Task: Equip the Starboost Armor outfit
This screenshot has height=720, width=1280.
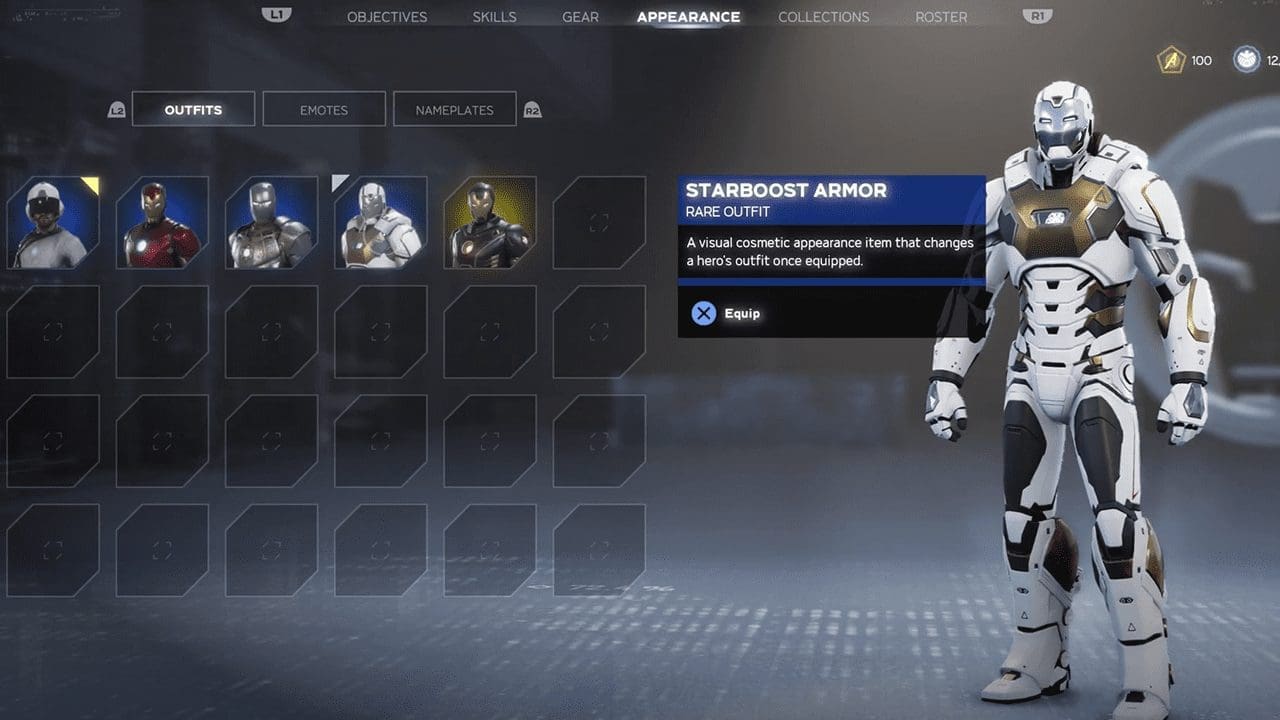Action: [727, 314]
